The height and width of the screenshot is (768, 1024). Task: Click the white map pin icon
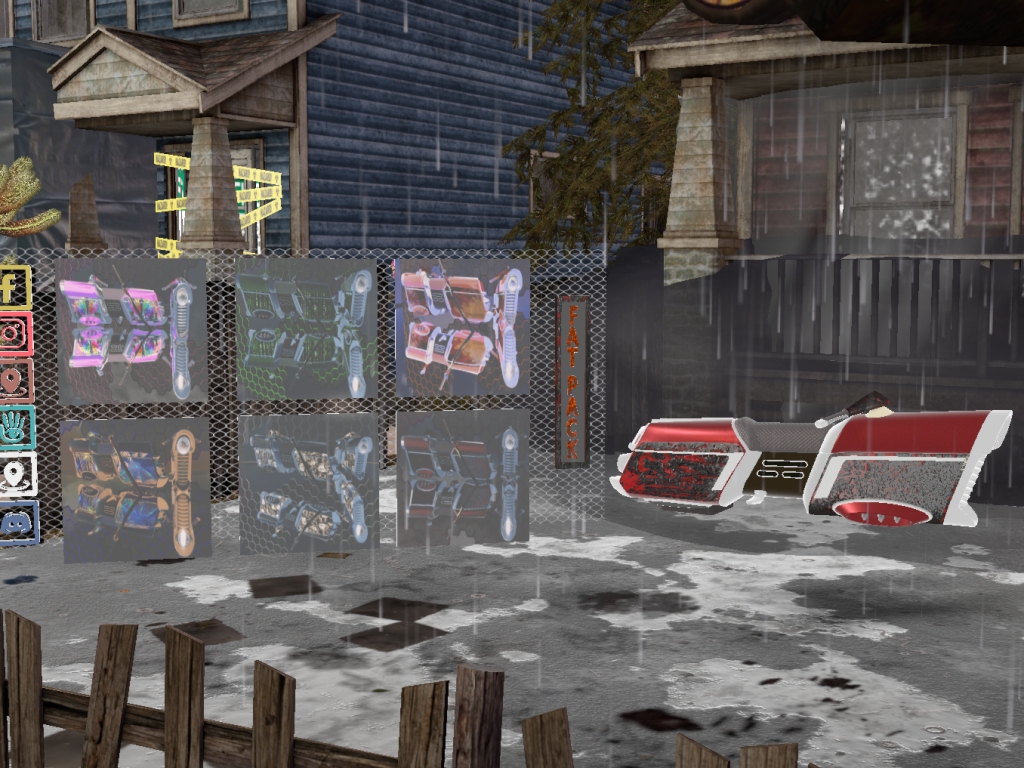click(x=17, y=475)
